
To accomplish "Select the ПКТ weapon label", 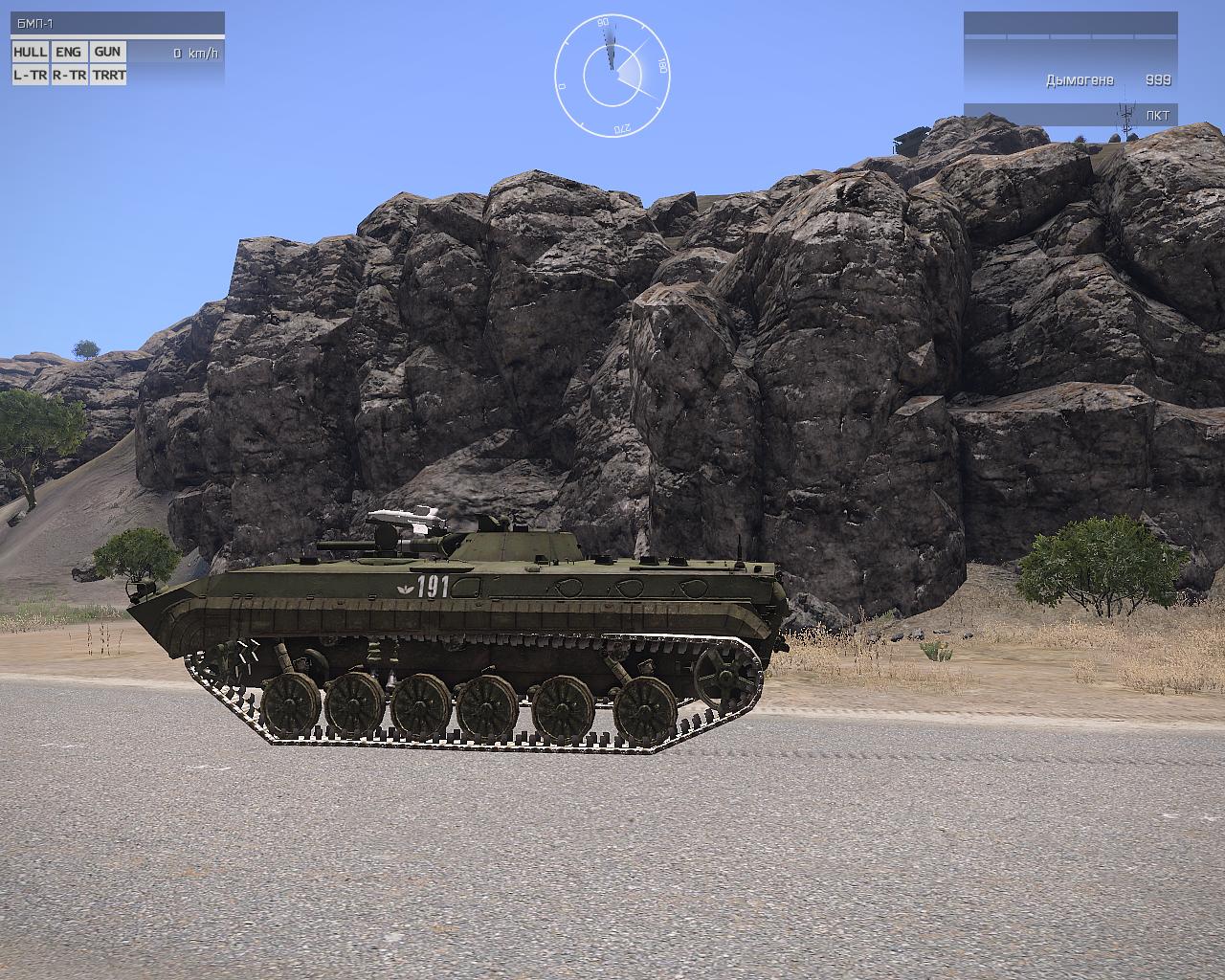I will tap(1157, 115).
